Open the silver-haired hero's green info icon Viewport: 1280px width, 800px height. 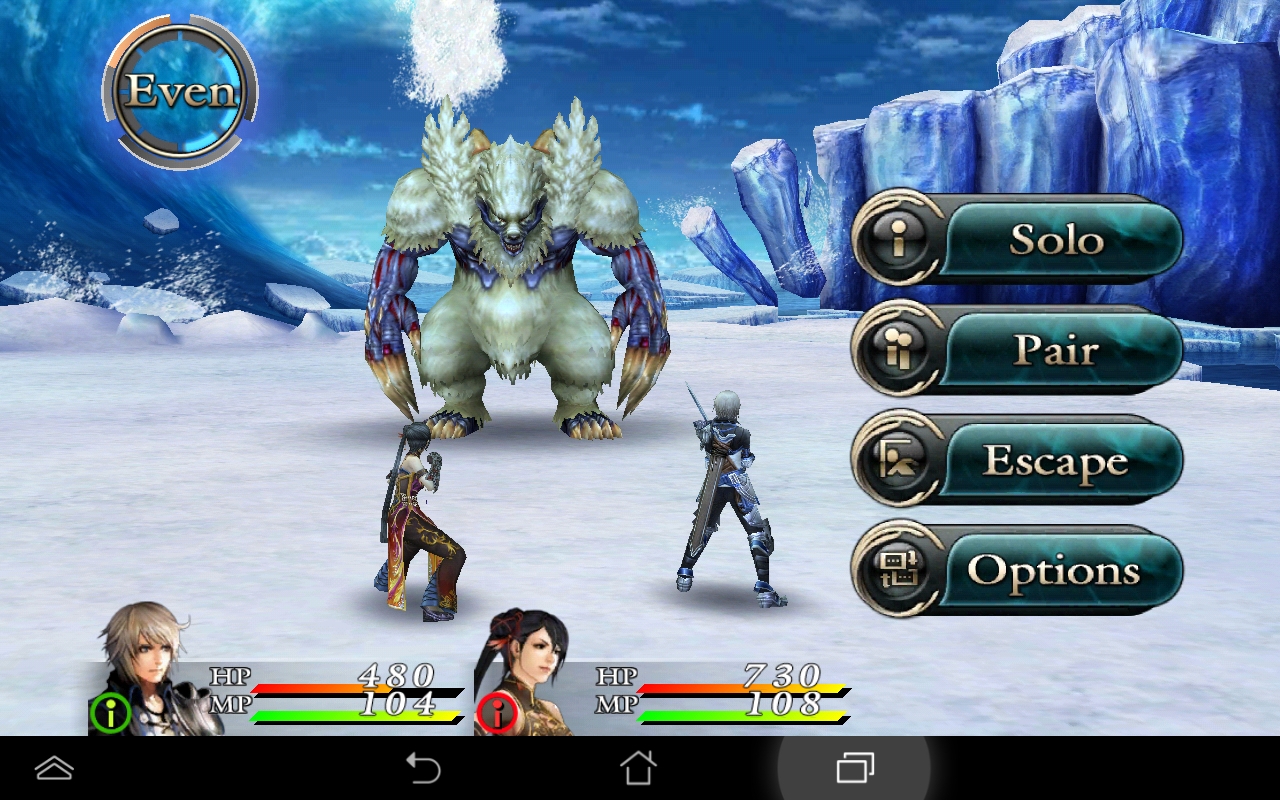(110, 713)
